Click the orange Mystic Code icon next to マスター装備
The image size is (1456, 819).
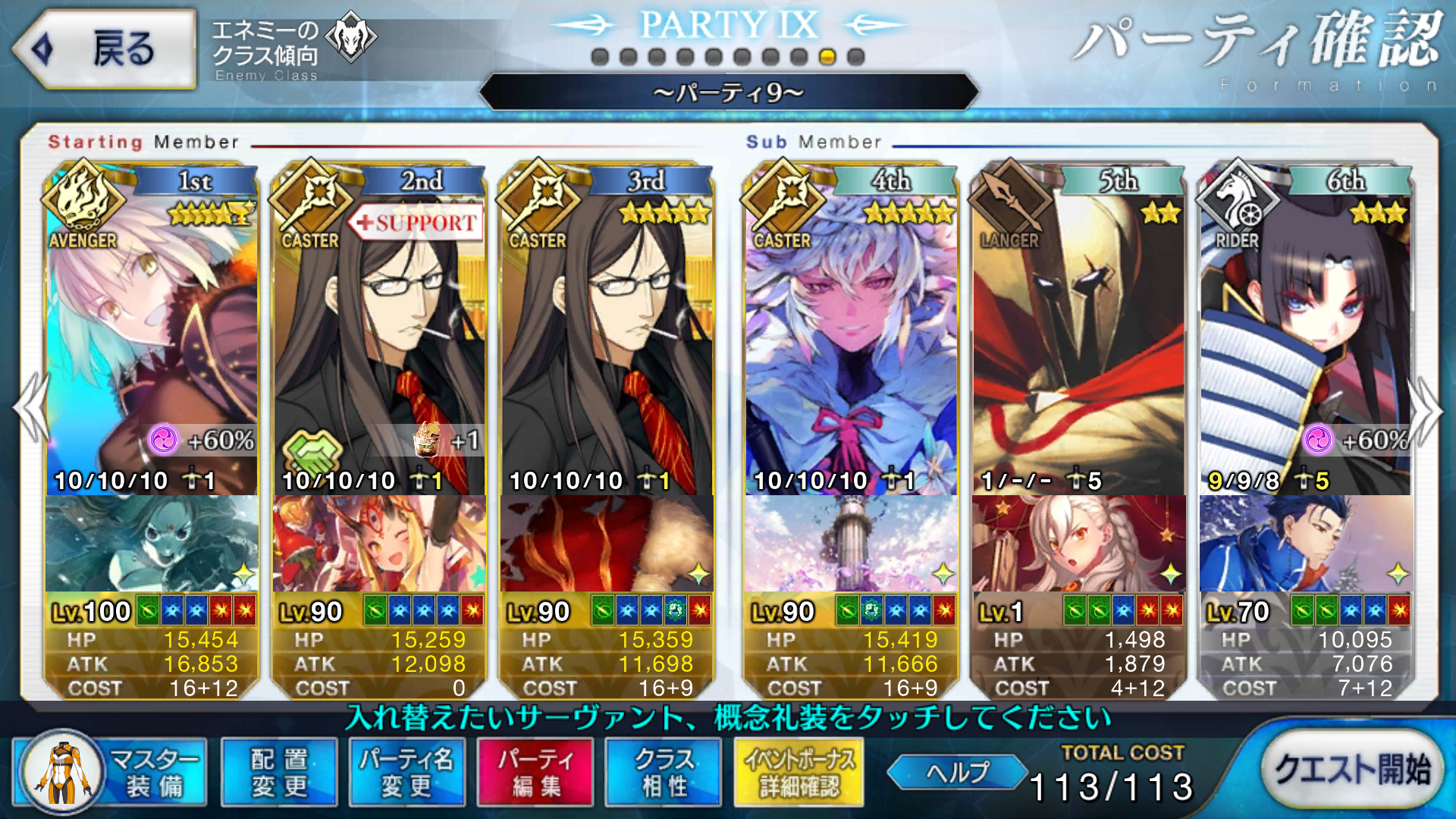[63, 771]
